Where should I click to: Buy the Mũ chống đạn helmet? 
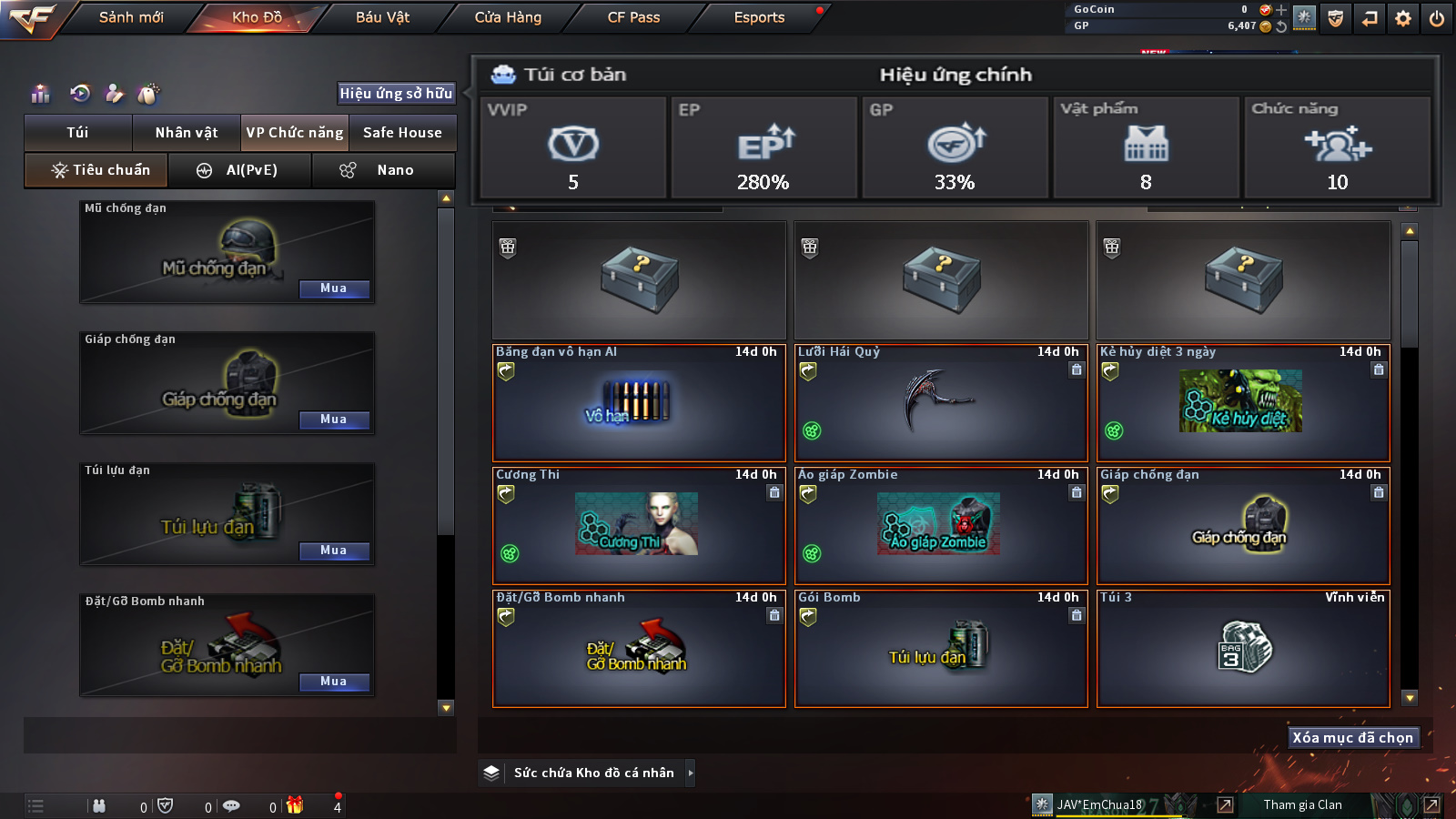pos(333,288)
